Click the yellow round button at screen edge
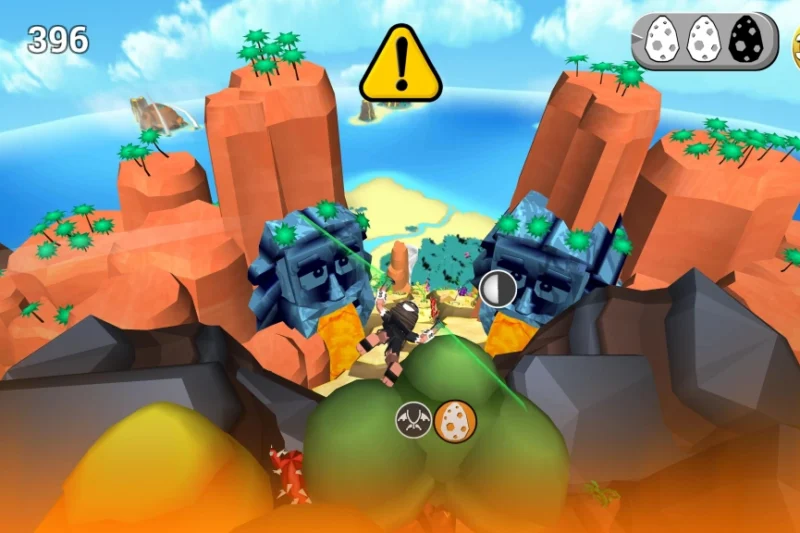Screen dimensions: 800x533 pyautogui.click(x=795, y=47)
